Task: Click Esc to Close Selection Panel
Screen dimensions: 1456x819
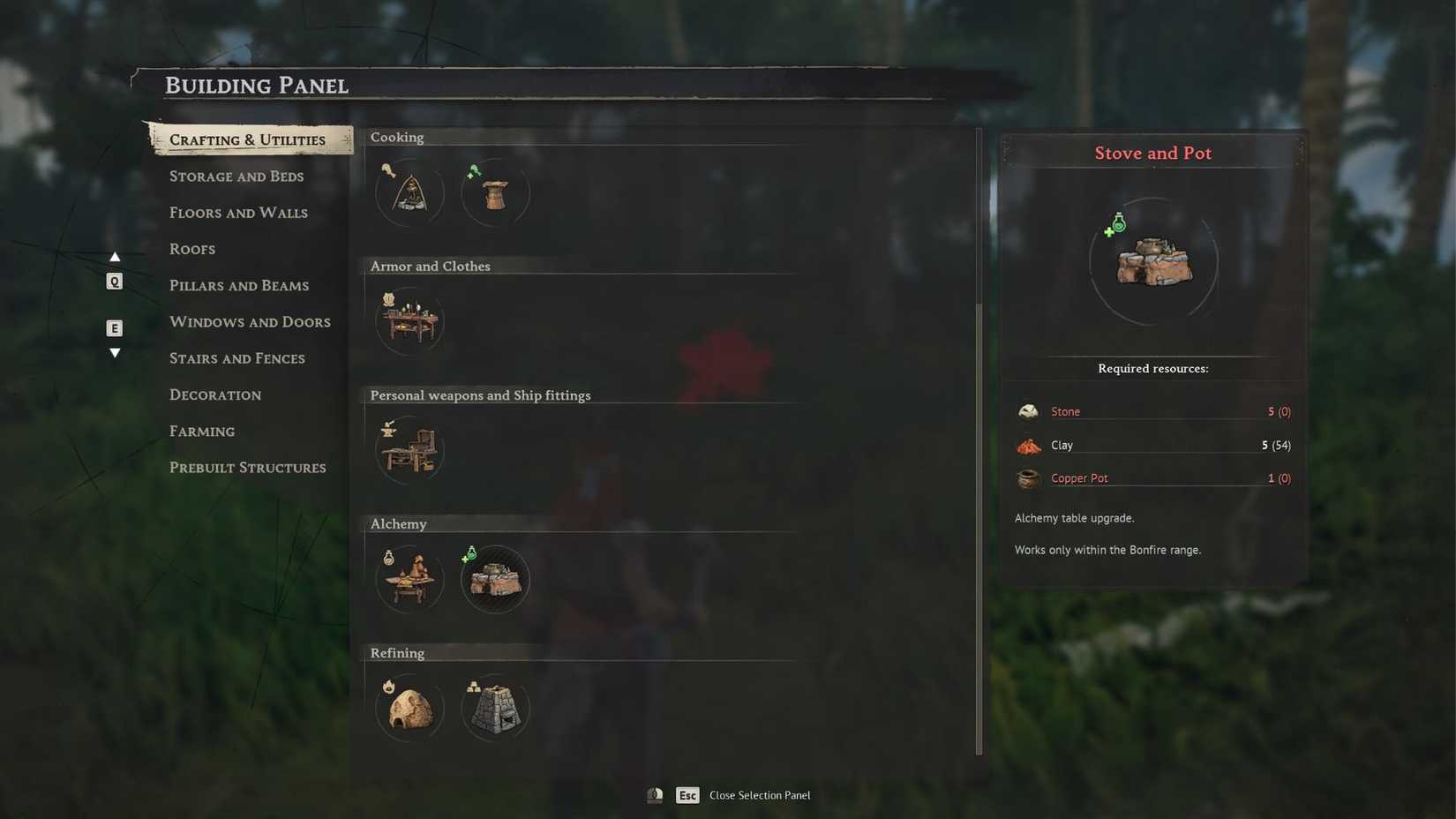Action: click(x=687, y=794)
